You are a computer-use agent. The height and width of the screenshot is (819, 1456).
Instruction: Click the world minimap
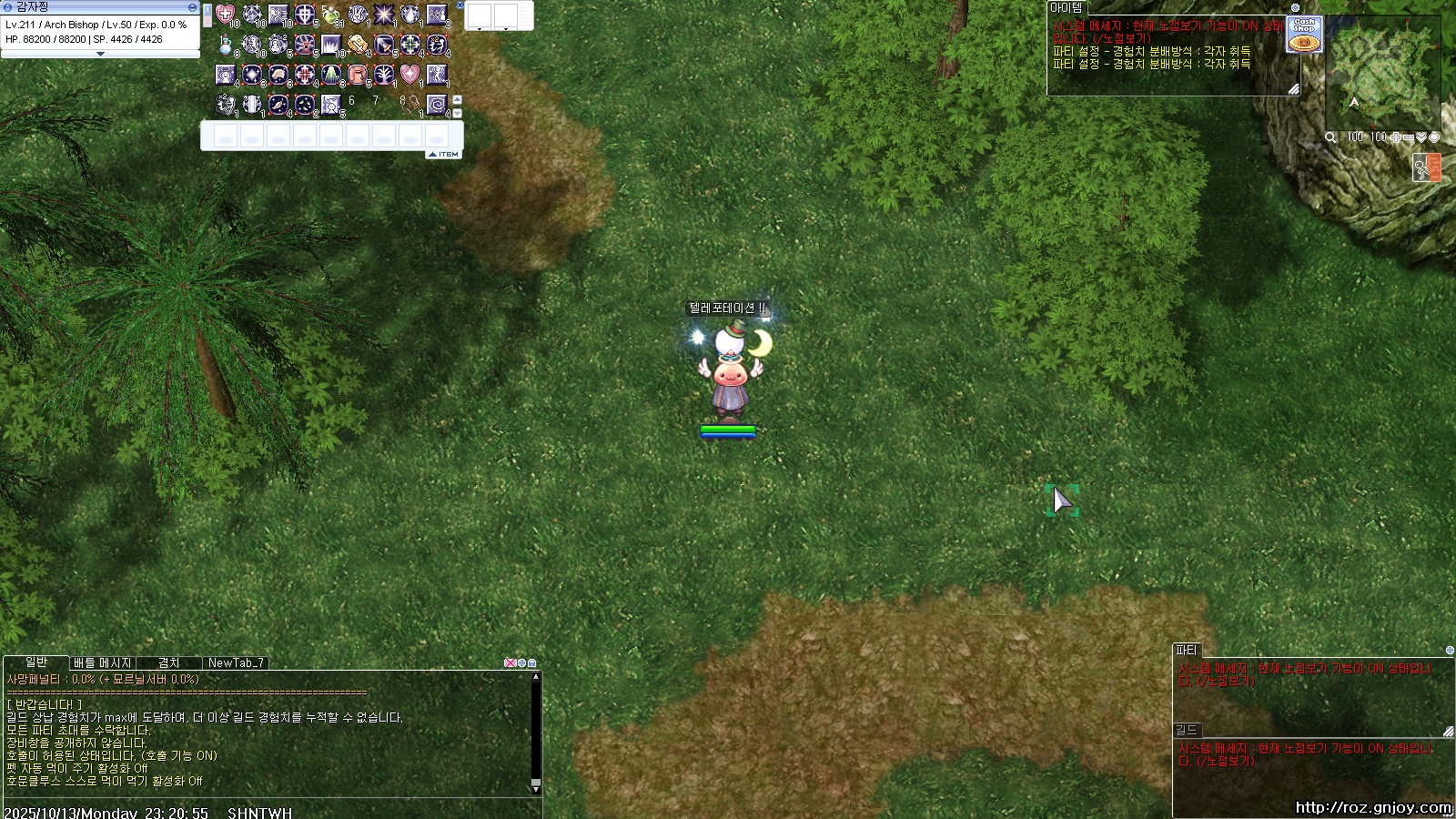pyautogui.click(x=1382, y=72)
